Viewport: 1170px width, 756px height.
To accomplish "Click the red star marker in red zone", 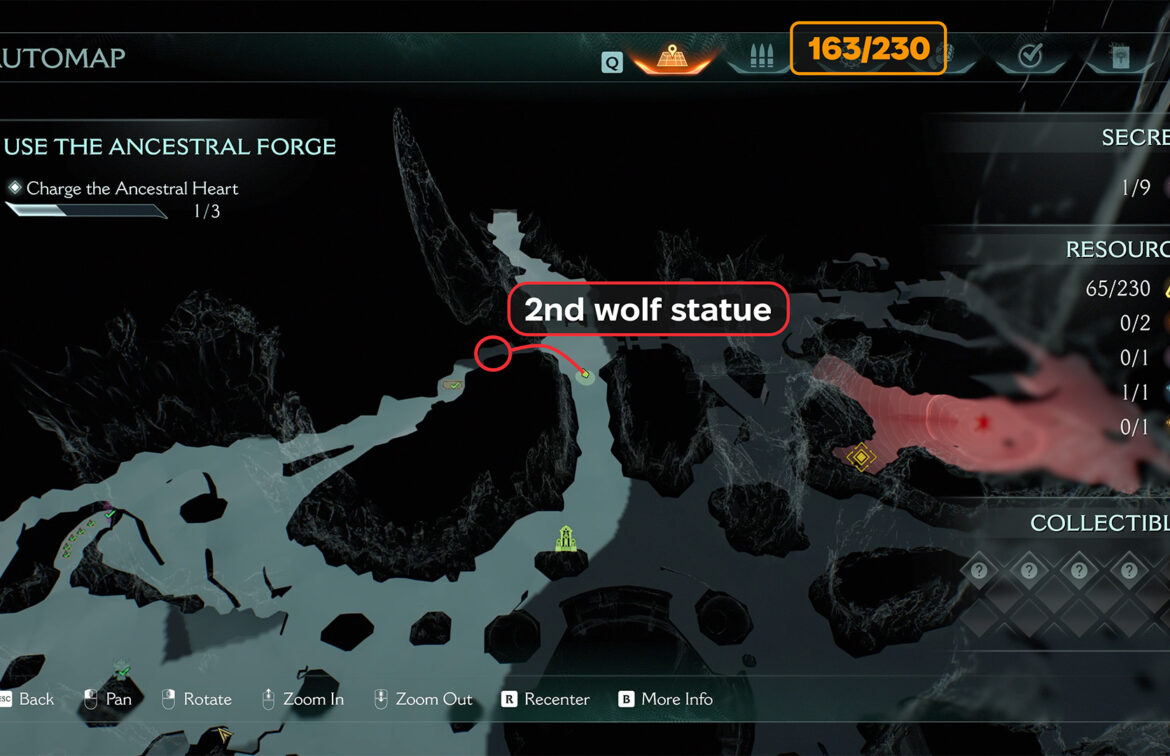I will coord(981,423).
